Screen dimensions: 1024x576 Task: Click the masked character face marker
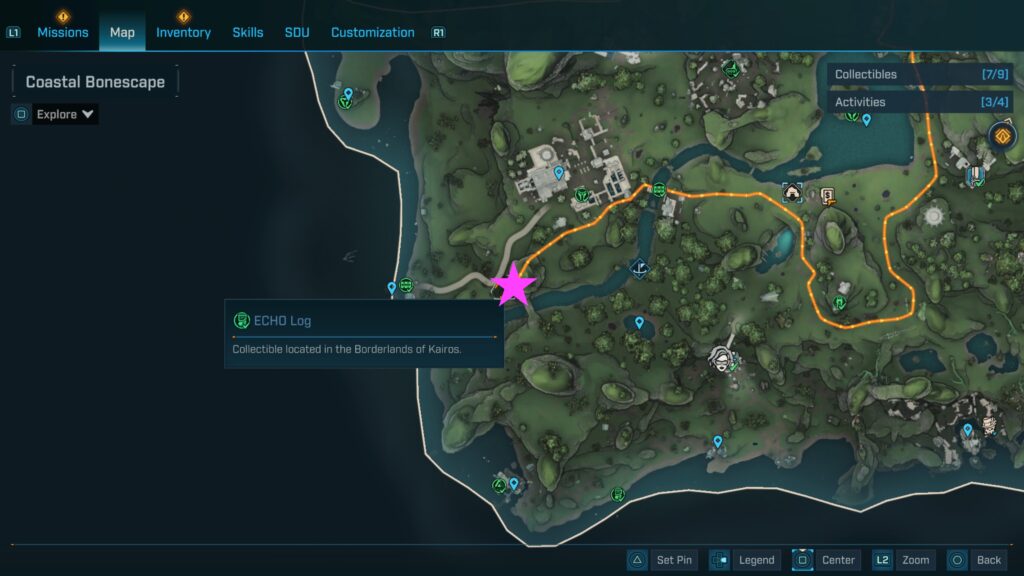point(721,357)
